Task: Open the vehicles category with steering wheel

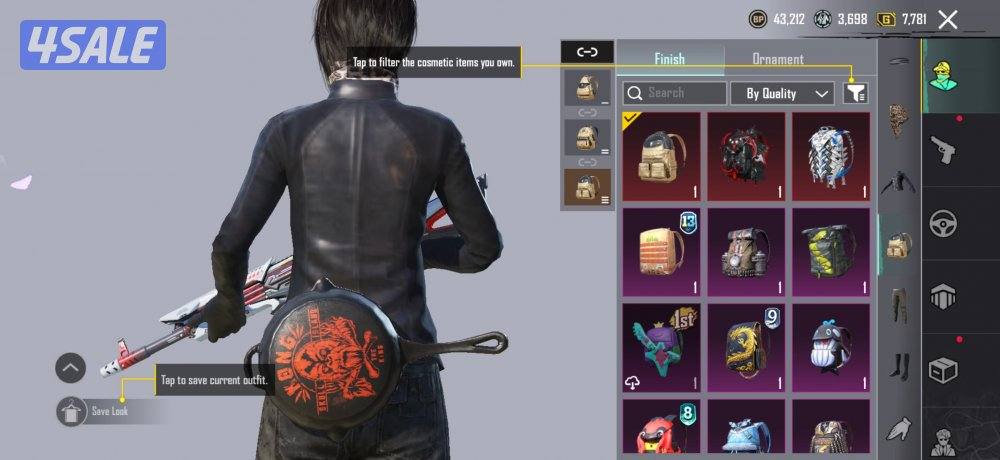Action: click(x=943, y=223)
